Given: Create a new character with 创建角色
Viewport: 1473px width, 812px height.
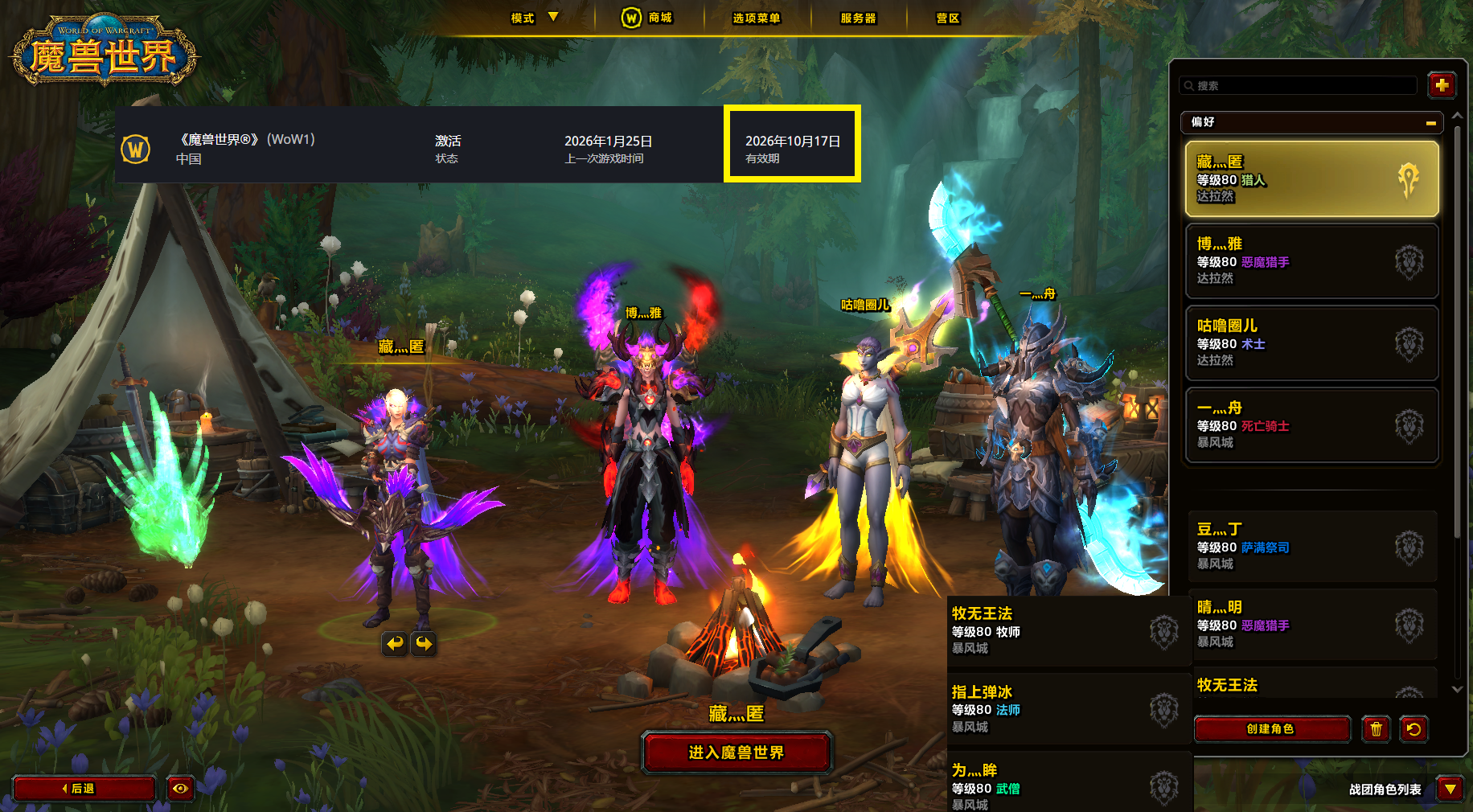Looking at the screenshot, I should pyautogui.click(x=1270, y=729).
